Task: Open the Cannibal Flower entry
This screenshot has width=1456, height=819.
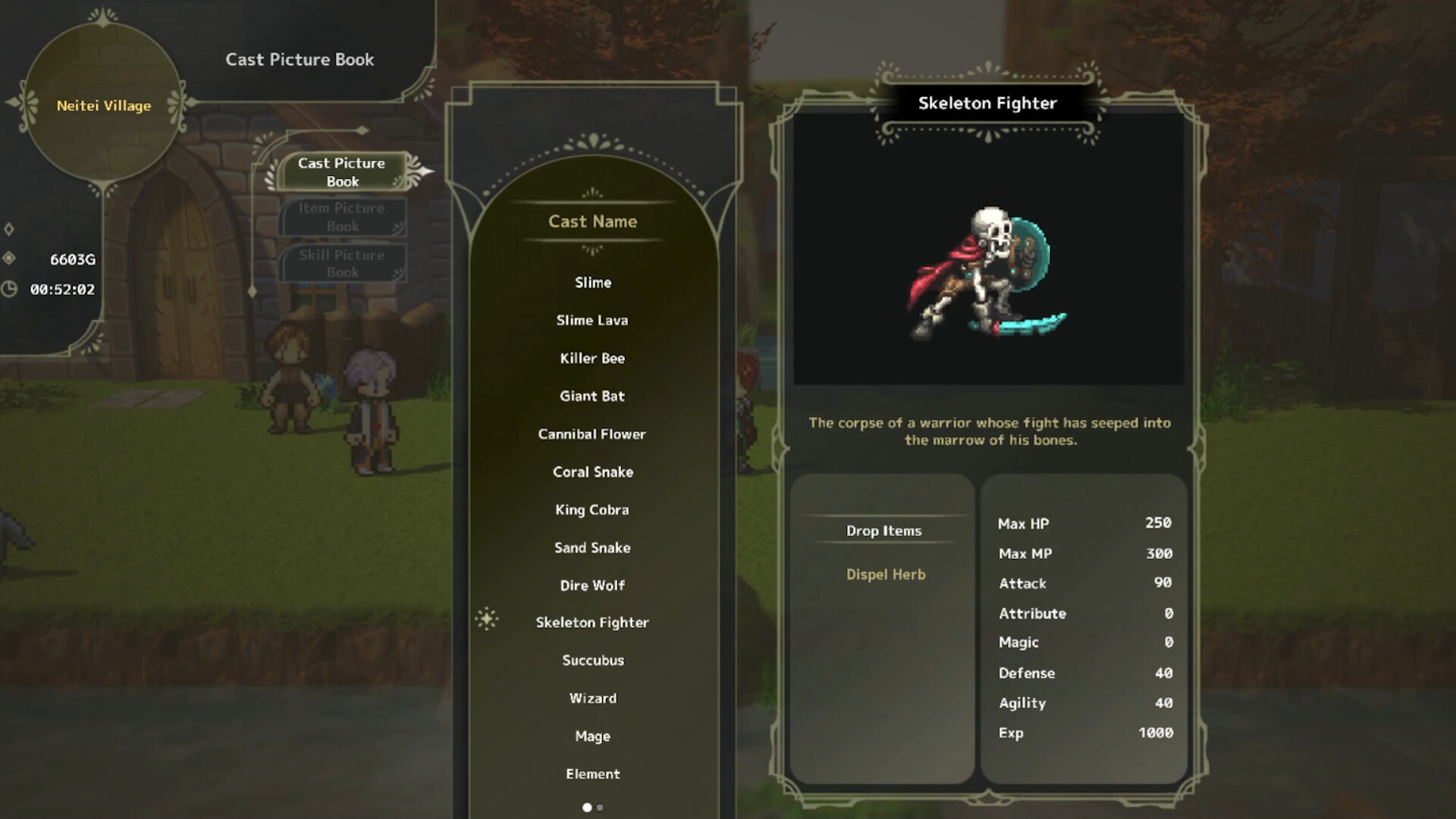Action: pyautogui.click(x=592, y=434)
